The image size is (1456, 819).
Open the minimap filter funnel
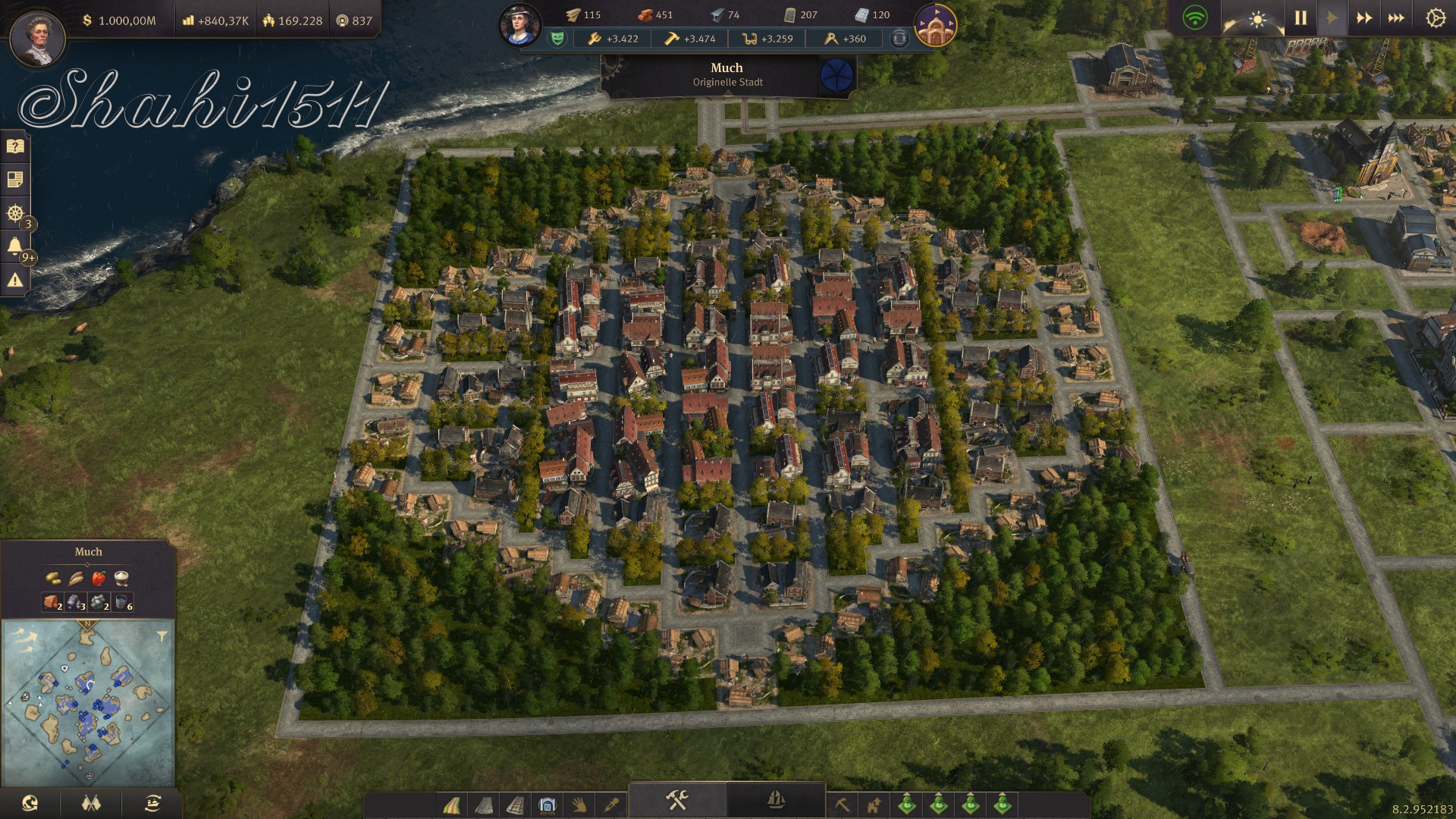click(x=162, y=635)
